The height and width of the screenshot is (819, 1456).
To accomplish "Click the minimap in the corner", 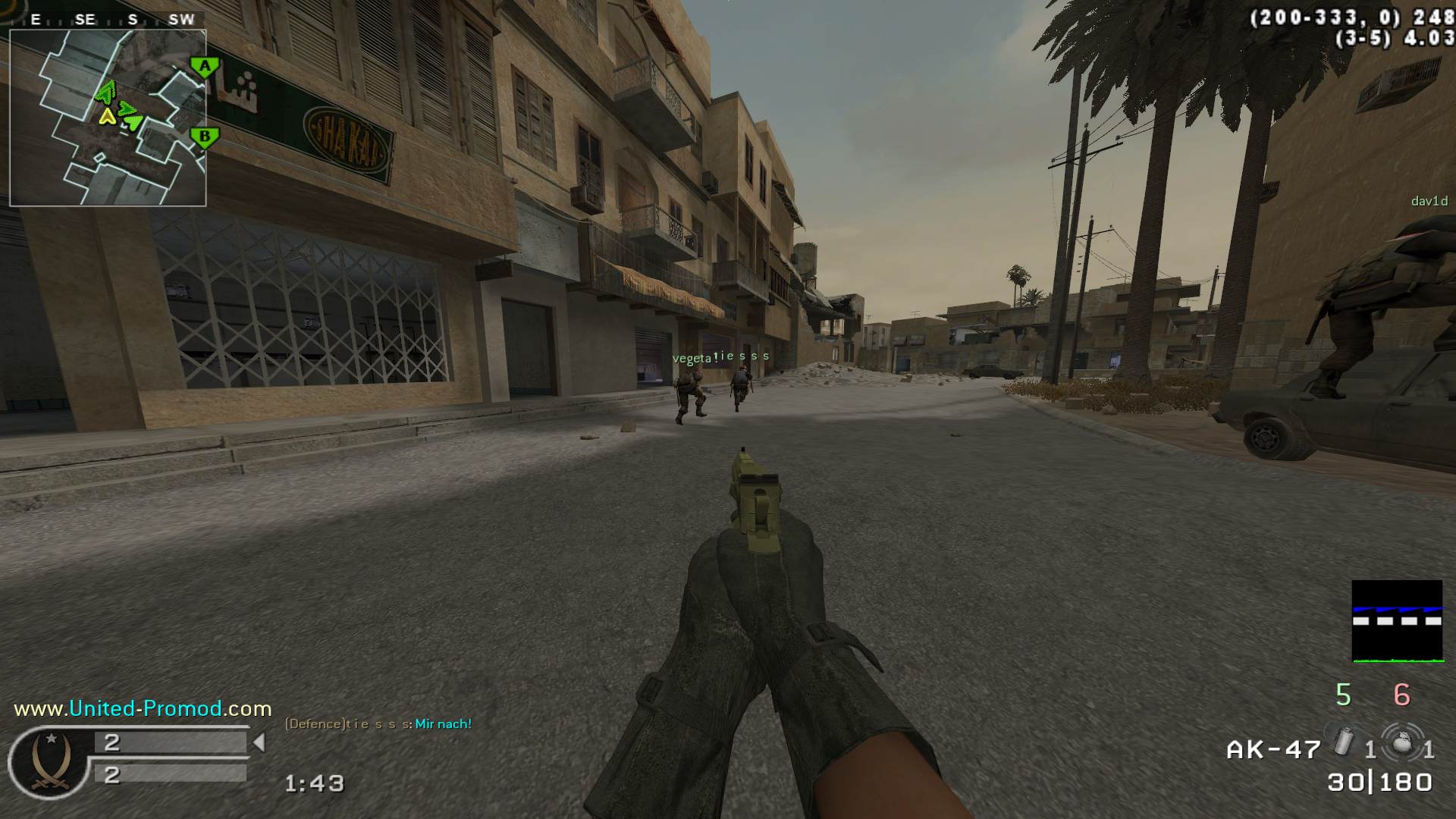I will 108,118.
